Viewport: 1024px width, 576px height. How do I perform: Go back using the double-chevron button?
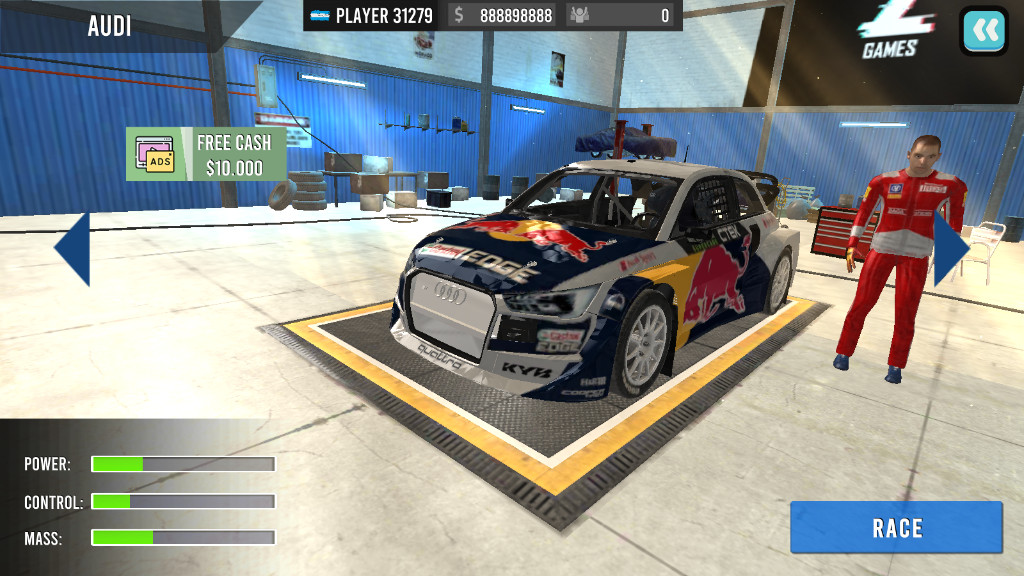click(x=984, y=31)
